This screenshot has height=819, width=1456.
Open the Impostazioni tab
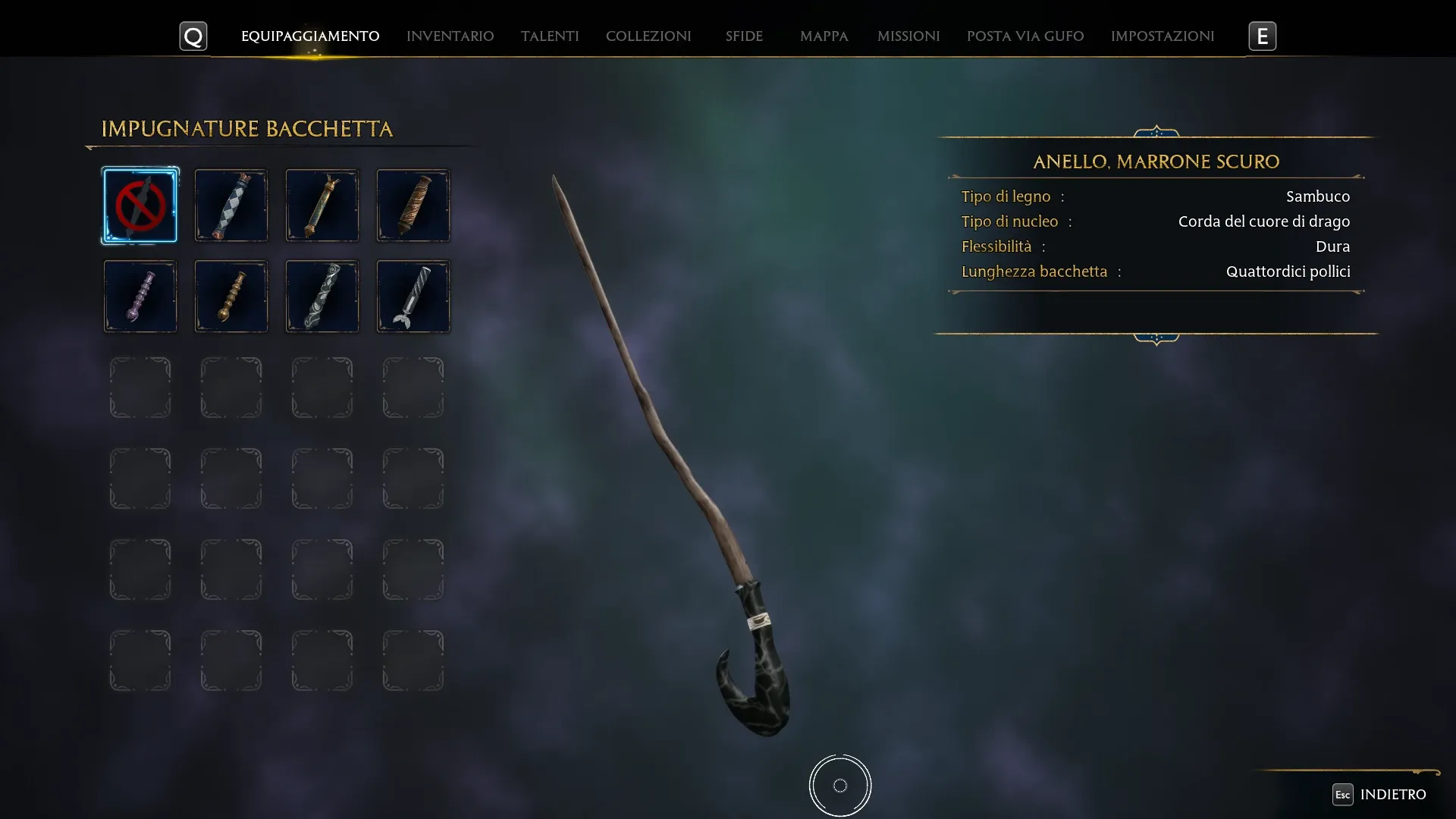coord(1163,36)
